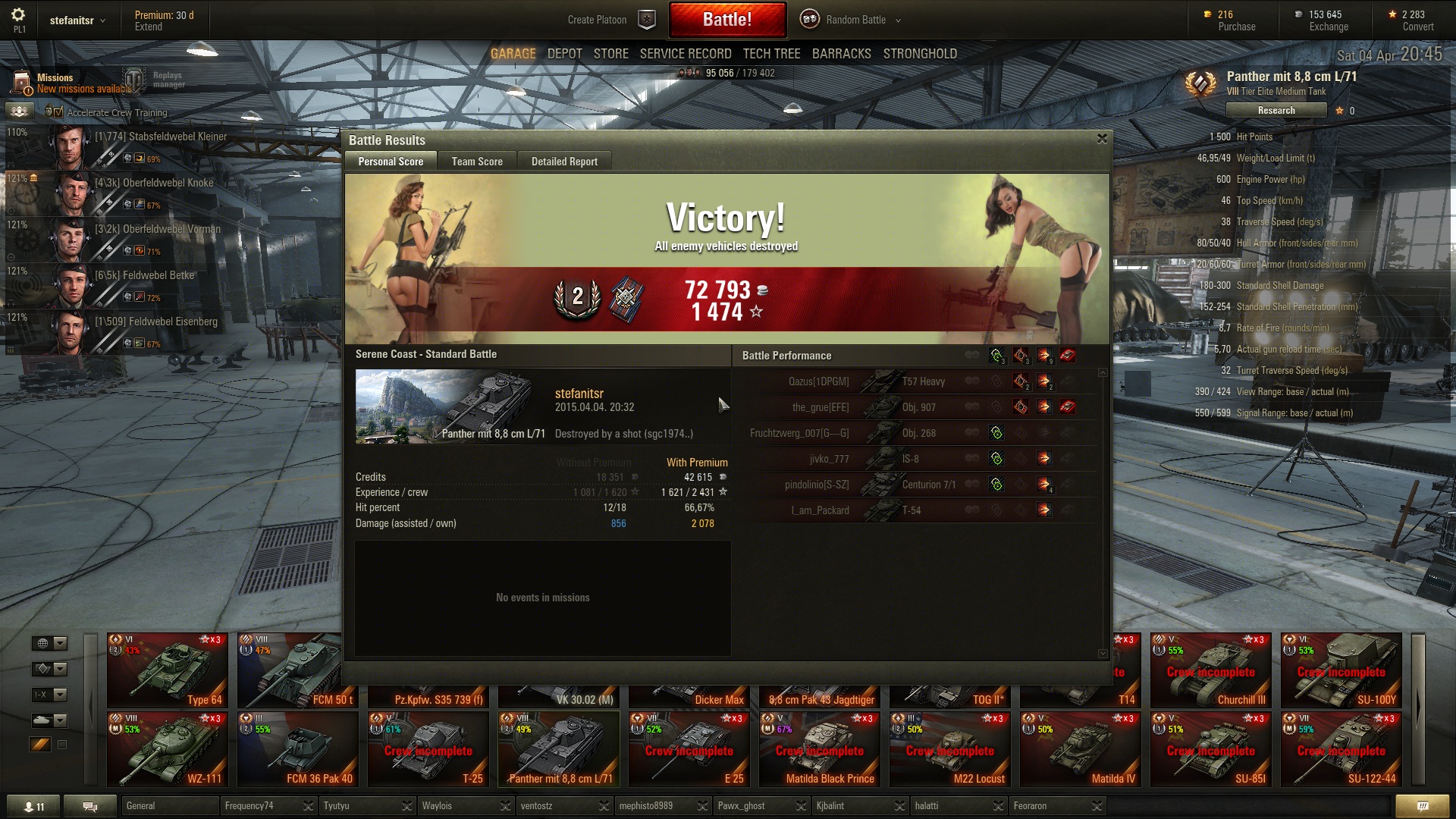Go to the Store
1456x819 pixels.
click(610, 54)
